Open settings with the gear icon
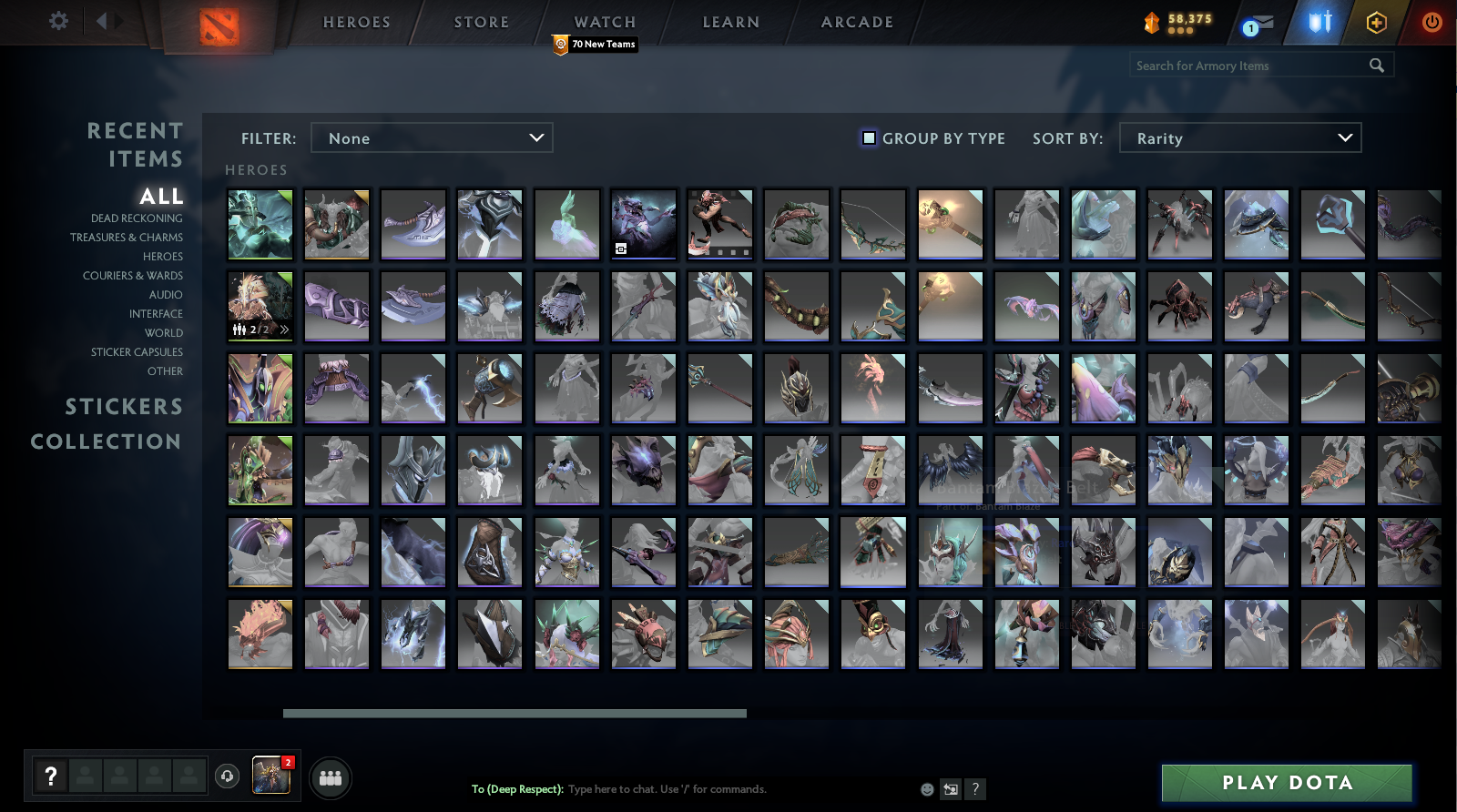 (x=57, y=21)
